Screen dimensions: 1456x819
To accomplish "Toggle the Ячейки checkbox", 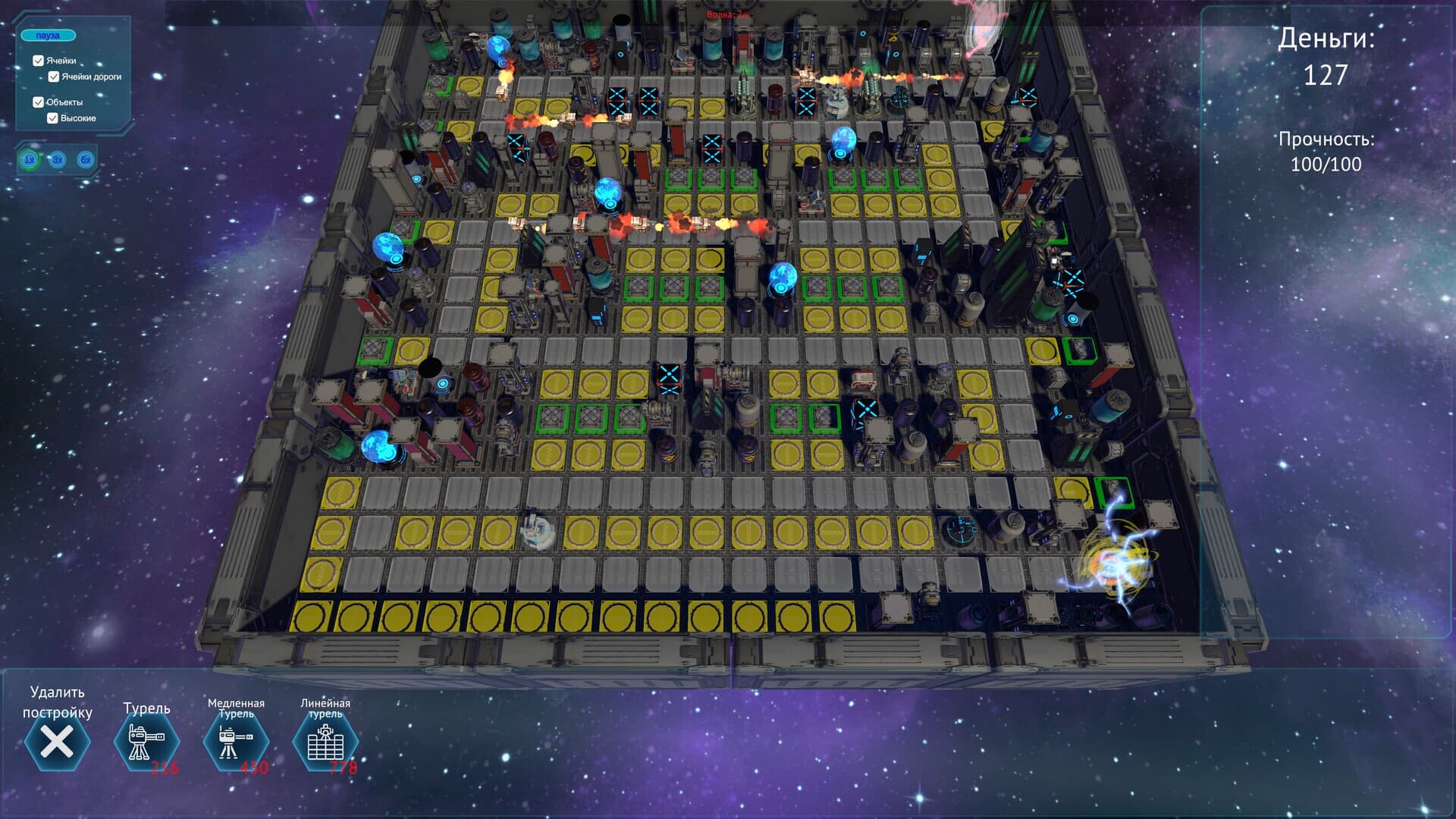I will [x=39, y=61].
